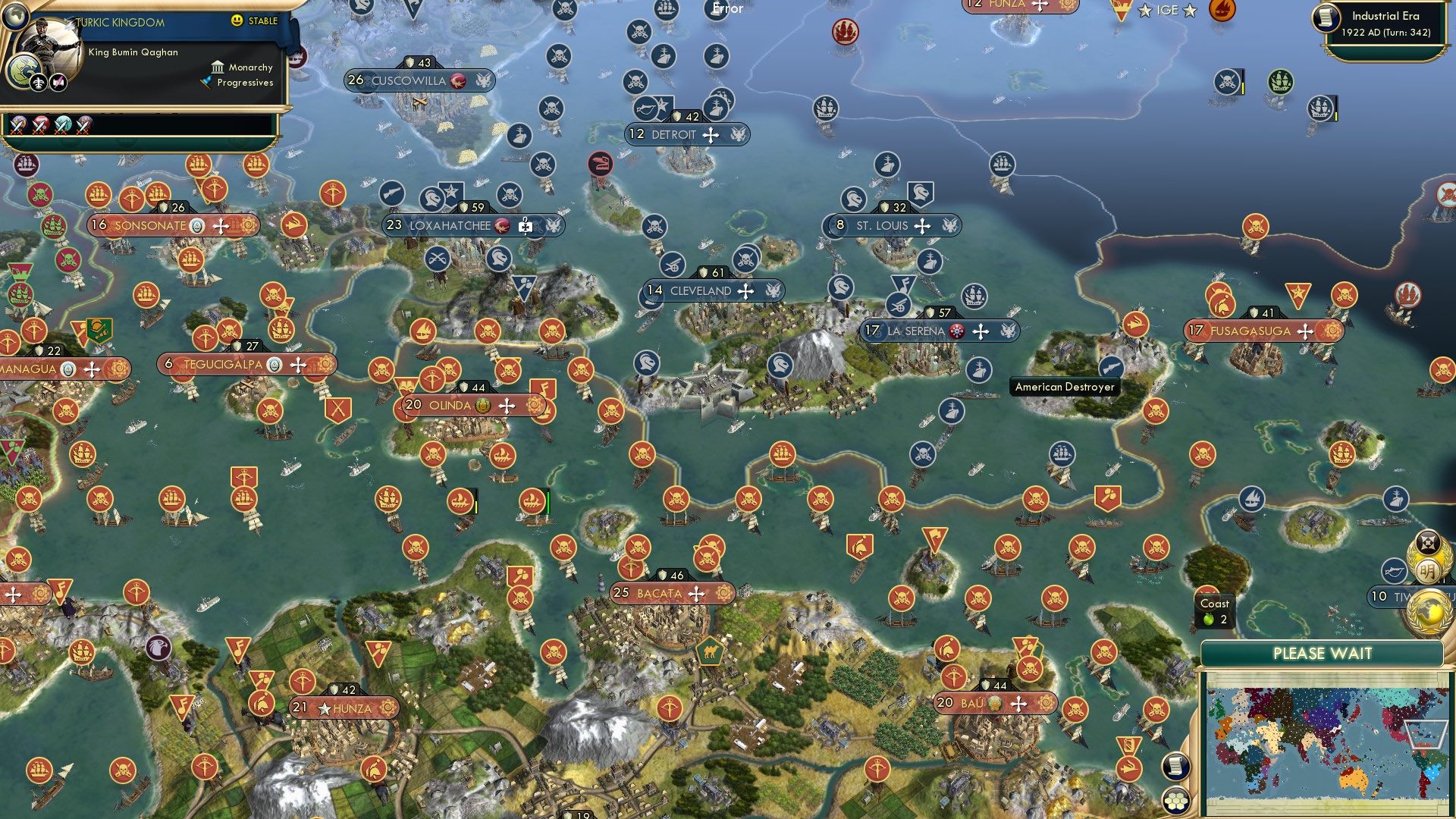
Task: Click the orange flame icon near IGE
Action: (x=1222, y=11)
